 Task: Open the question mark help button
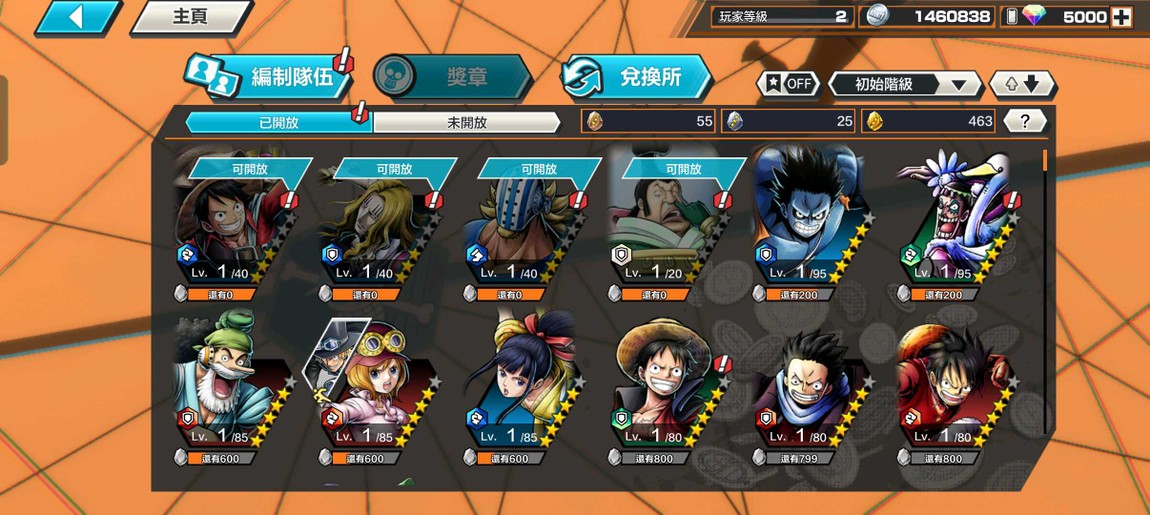(x=1024, y=121)
